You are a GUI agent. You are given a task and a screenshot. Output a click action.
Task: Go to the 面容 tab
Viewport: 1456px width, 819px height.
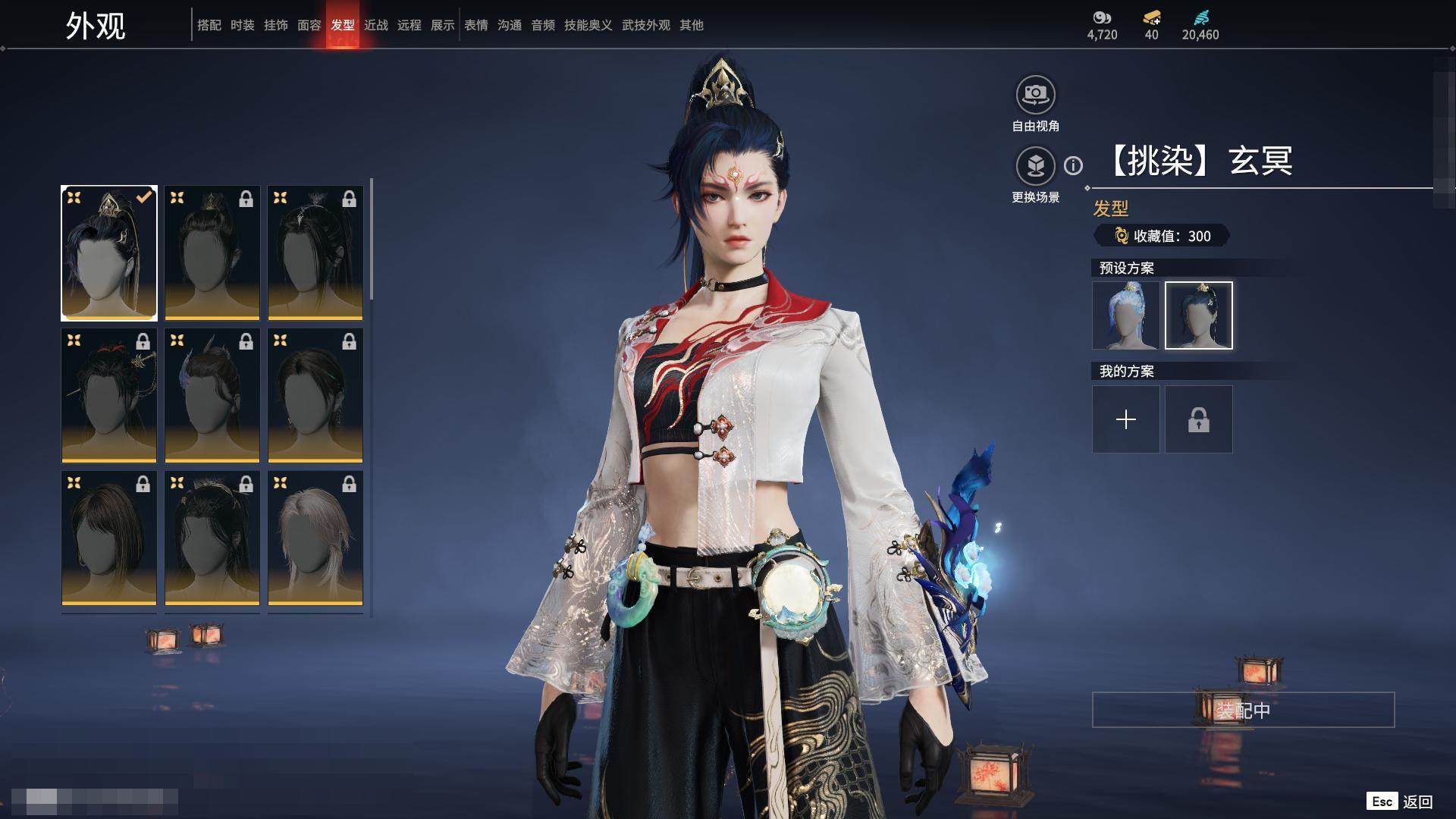tap(309, 25)
